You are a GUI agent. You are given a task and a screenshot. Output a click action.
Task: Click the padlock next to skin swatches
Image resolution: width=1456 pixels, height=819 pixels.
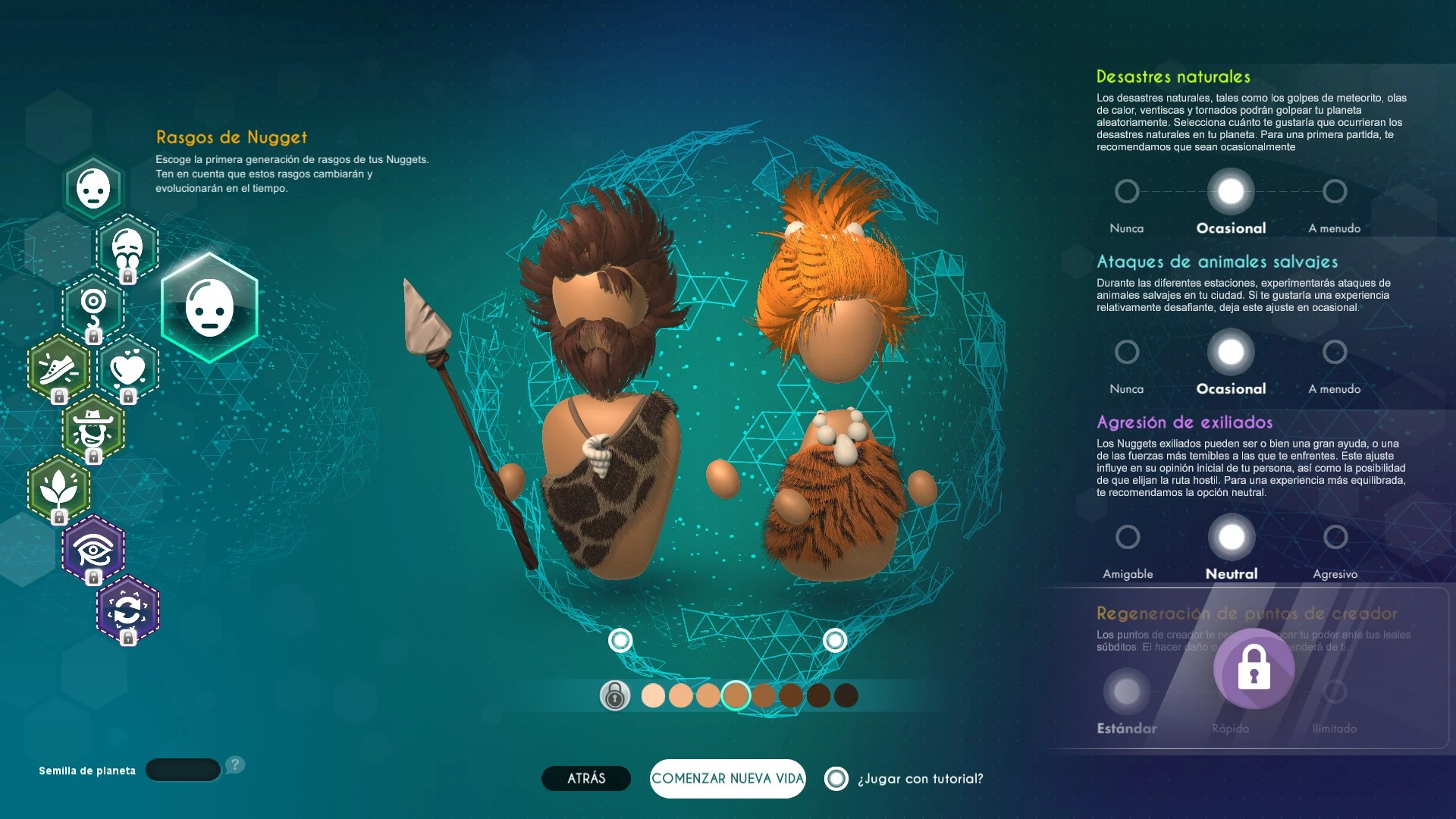[x=615, y=695]
